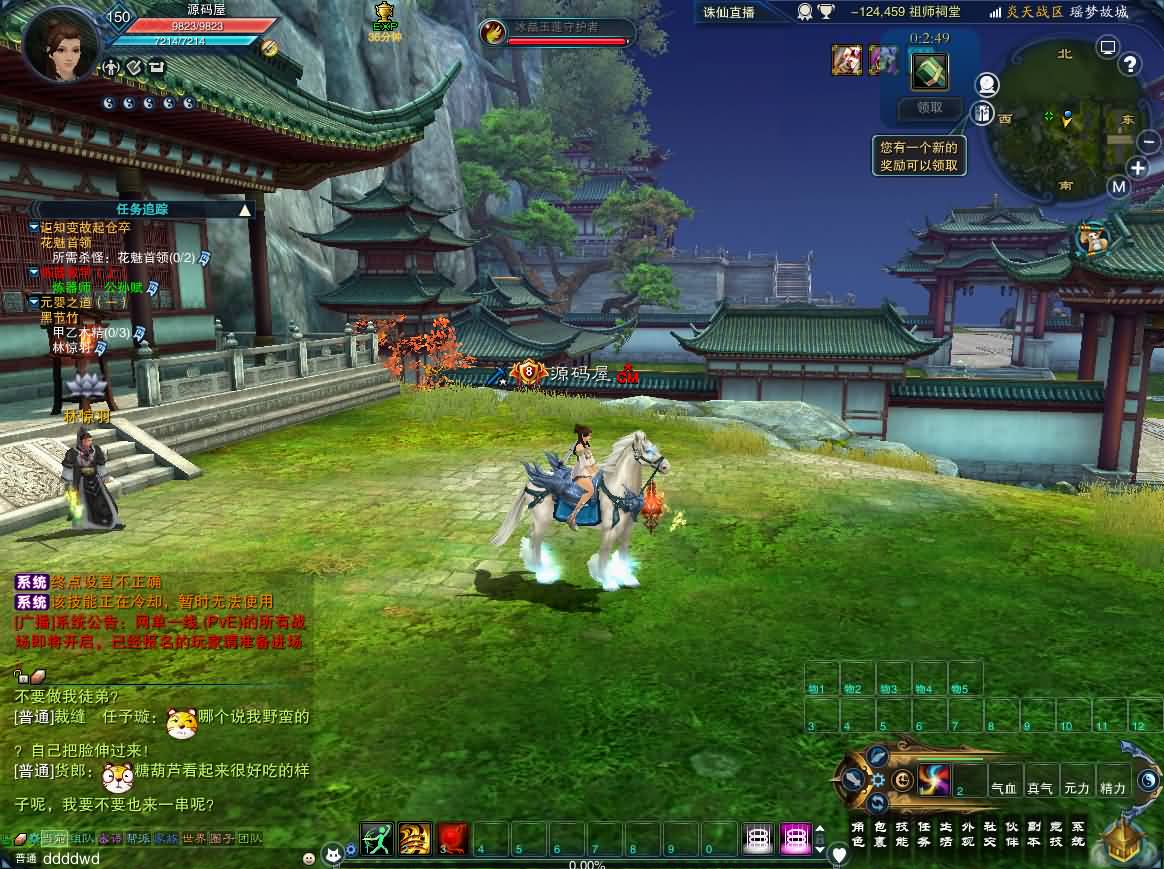
Task: Open the 系统 system menu
Action: coord(1077,834)
